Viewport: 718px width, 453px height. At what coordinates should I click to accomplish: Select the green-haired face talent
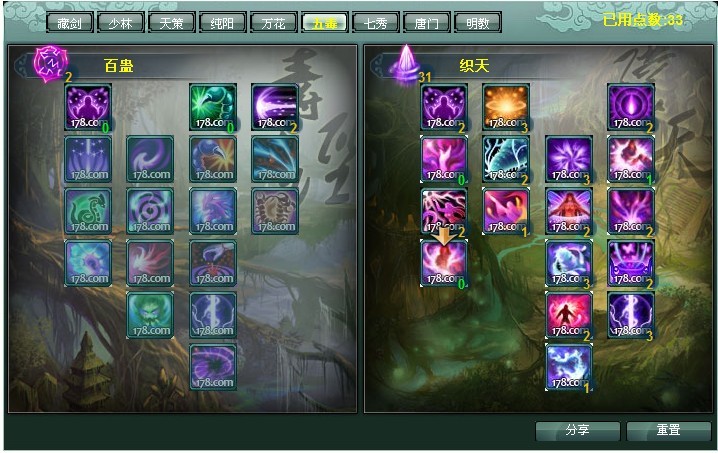tap(150, 315)
